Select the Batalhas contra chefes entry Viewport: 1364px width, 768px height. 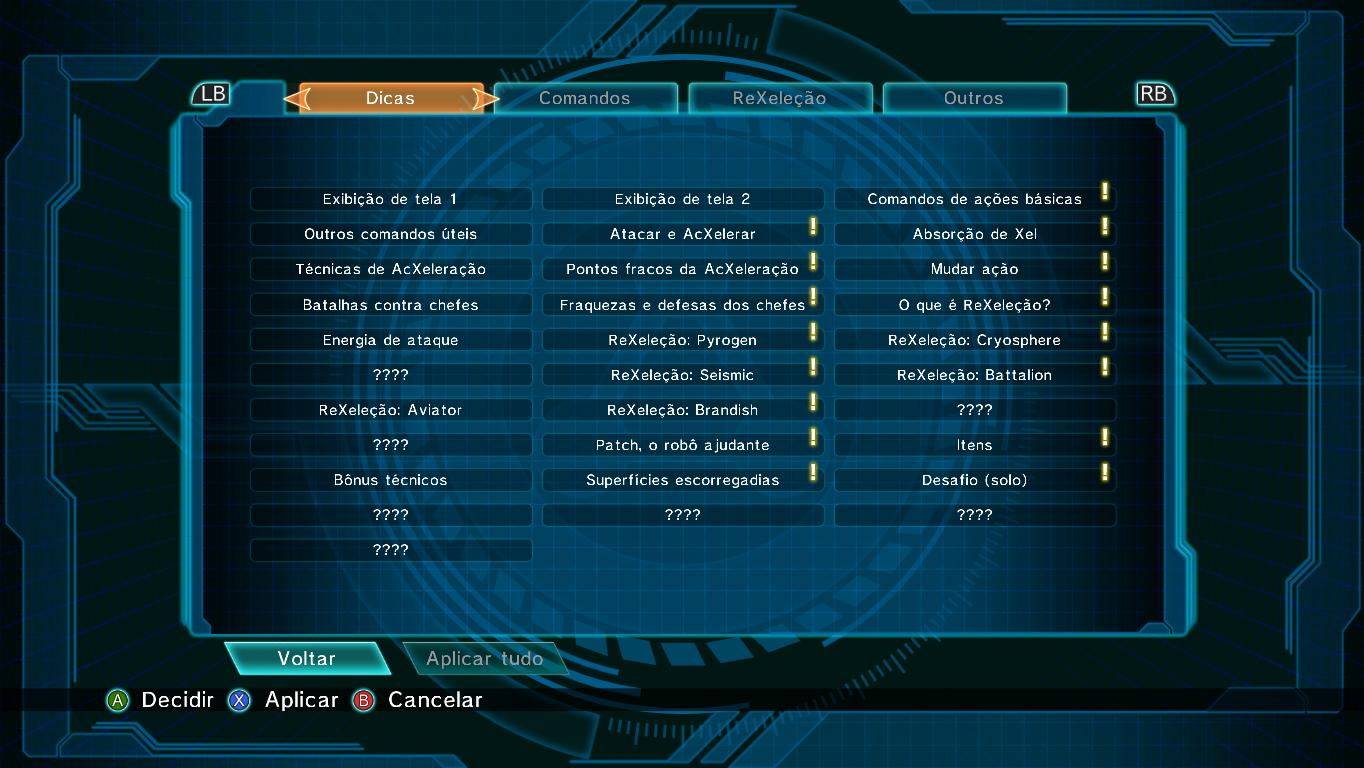[391, 304]
